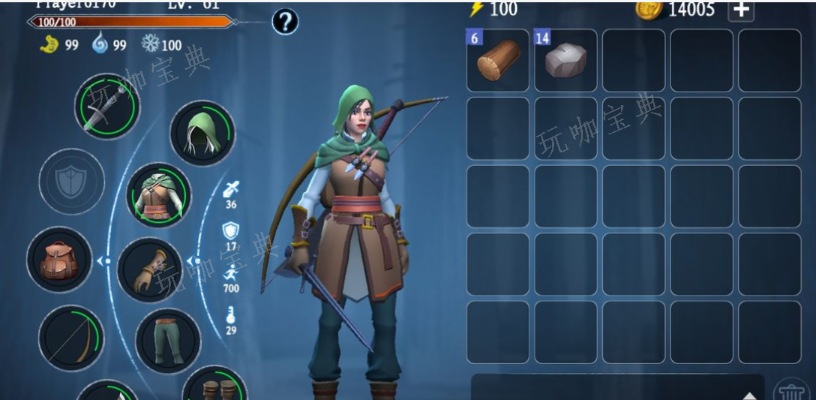Screen dimensions: 816x400
Task: Select the leather gloves equipment slot
Action: 150,269
